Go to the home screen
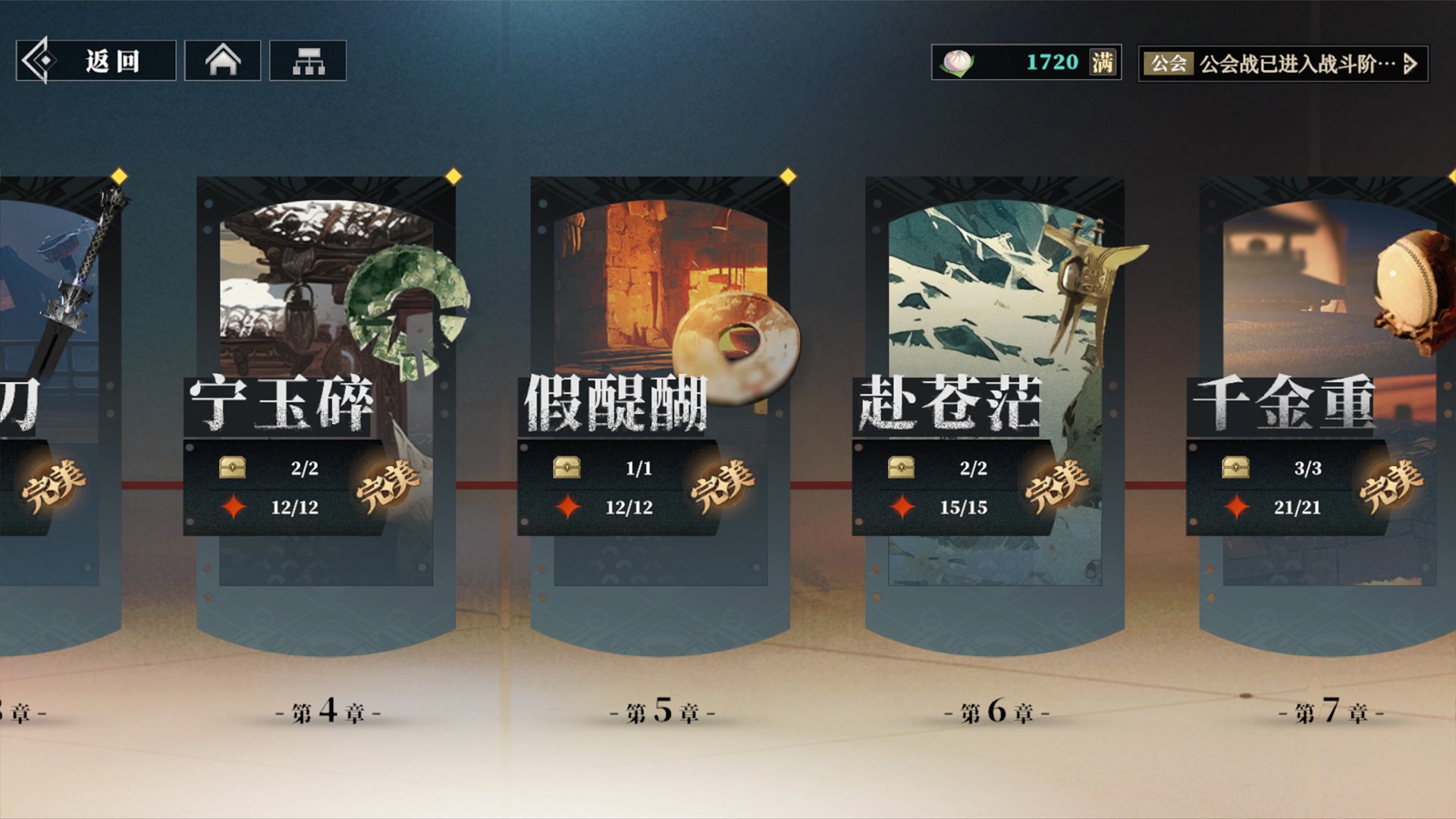This screenshot has width=1456, height=819. pos(223,61)
